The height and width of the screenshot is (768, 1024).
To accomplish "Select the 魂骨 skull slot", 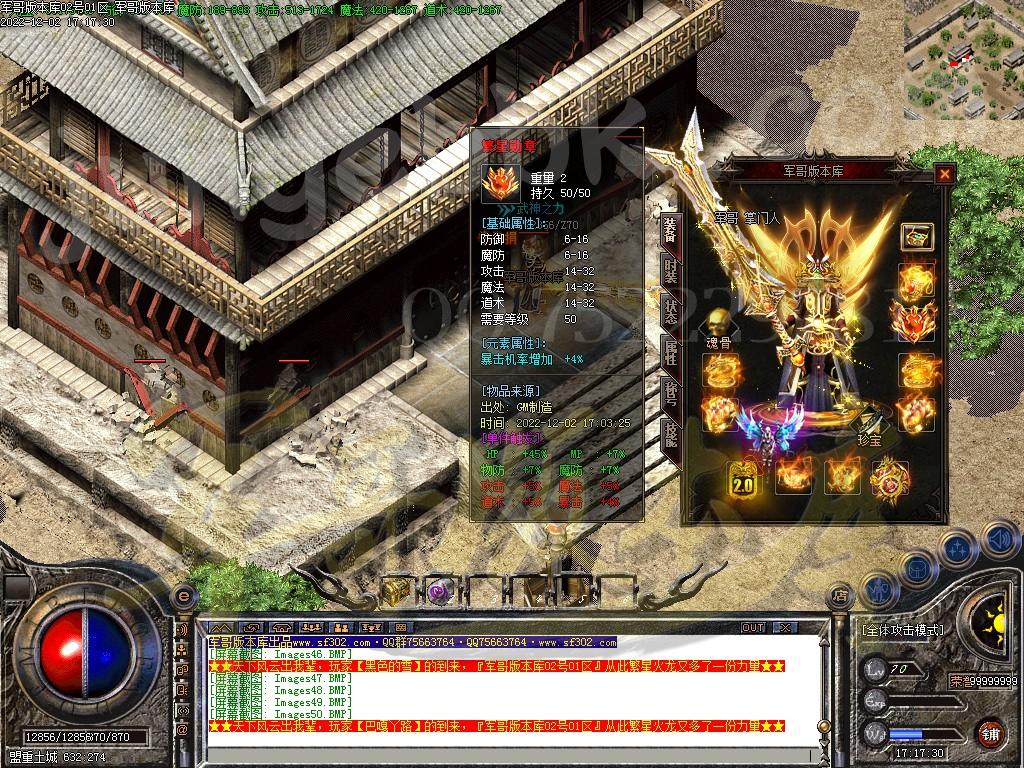I will 717,323.
